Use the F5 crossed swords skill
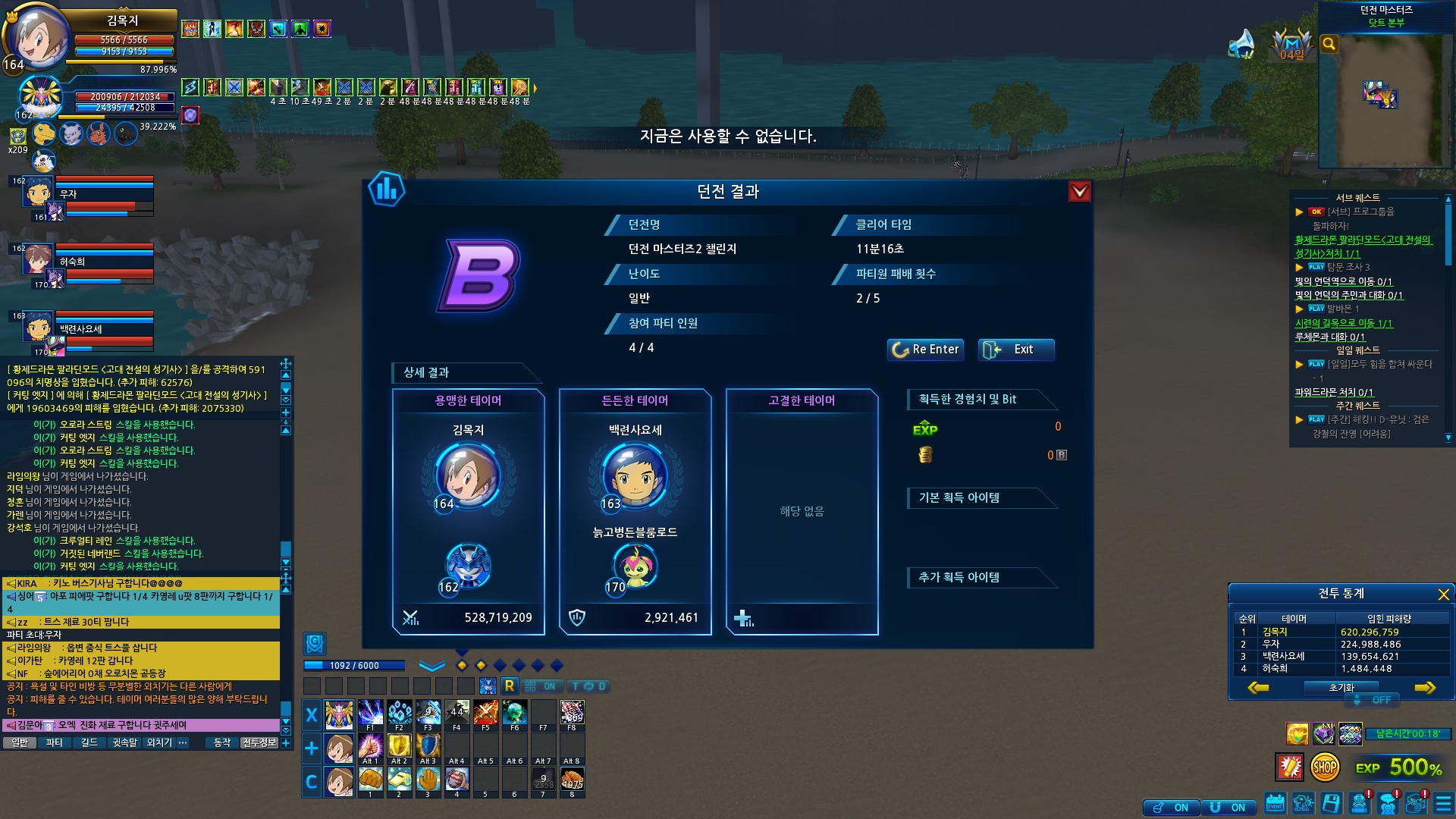The width and height of the screenshot is (1456, 819). pyautogui.click(x=485, y=713)
